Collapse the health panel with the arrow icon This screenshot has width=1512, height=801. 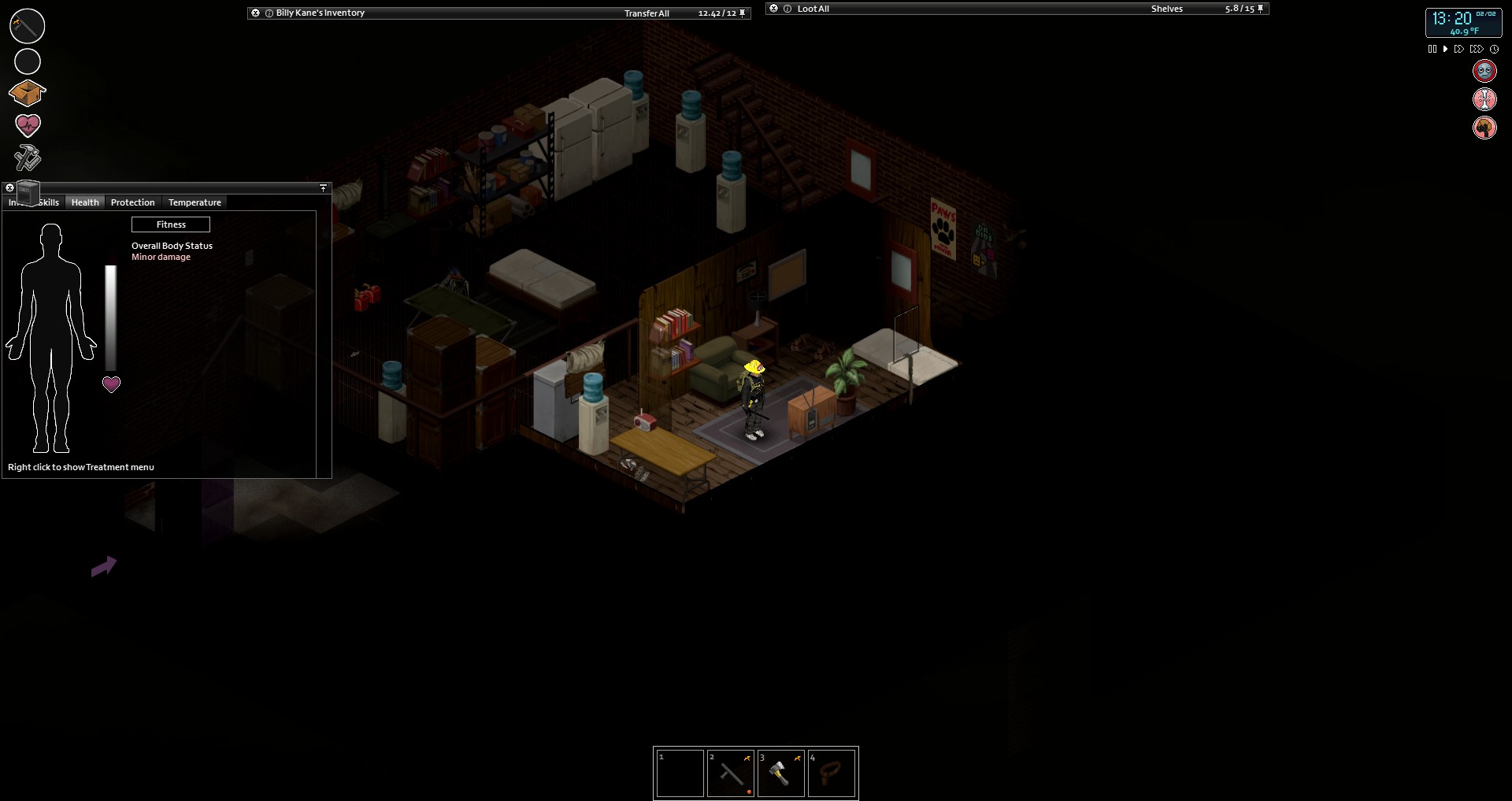323,187
